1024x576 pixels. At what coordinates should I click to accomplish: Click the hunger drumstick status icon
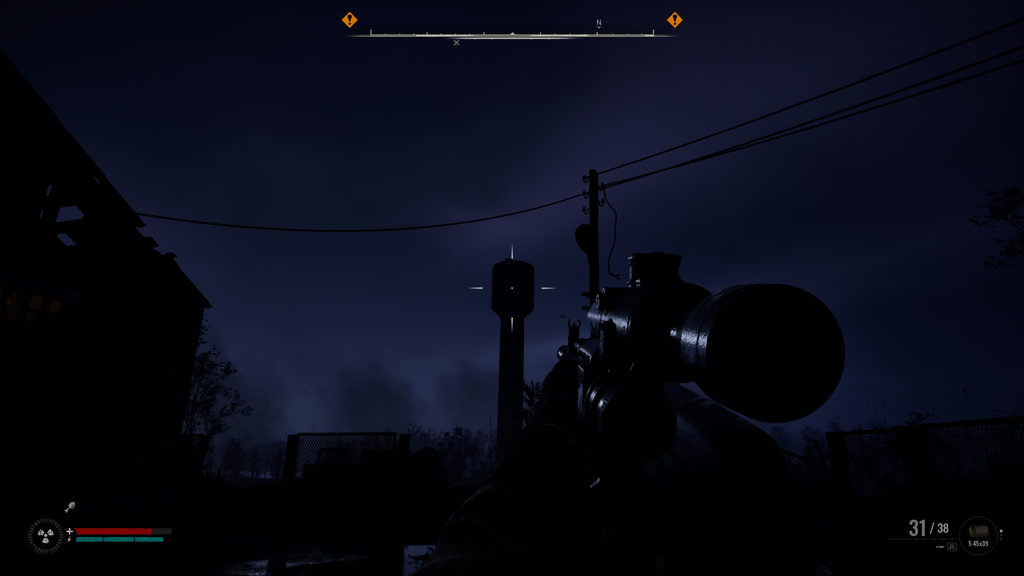(x=70, y=508)
